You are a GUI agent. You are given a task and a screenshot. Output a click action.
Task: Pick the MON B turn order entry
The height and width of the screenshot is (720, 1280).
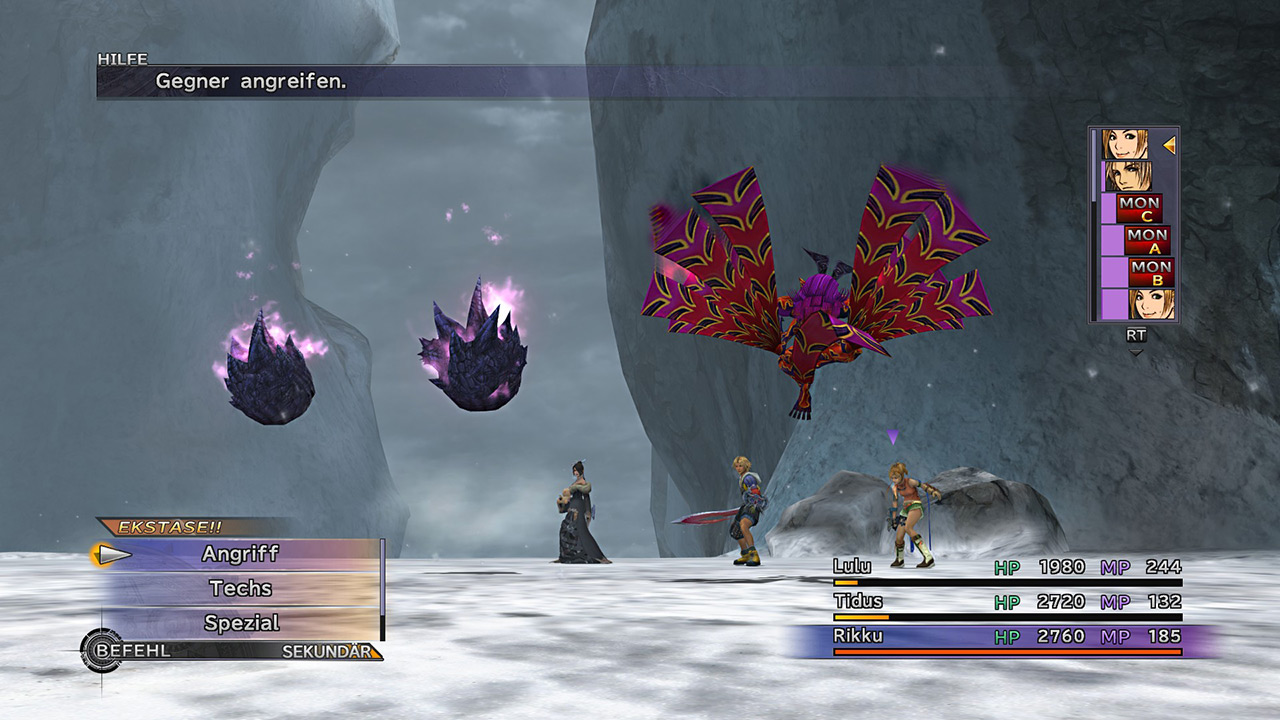tap(1150, 272)
